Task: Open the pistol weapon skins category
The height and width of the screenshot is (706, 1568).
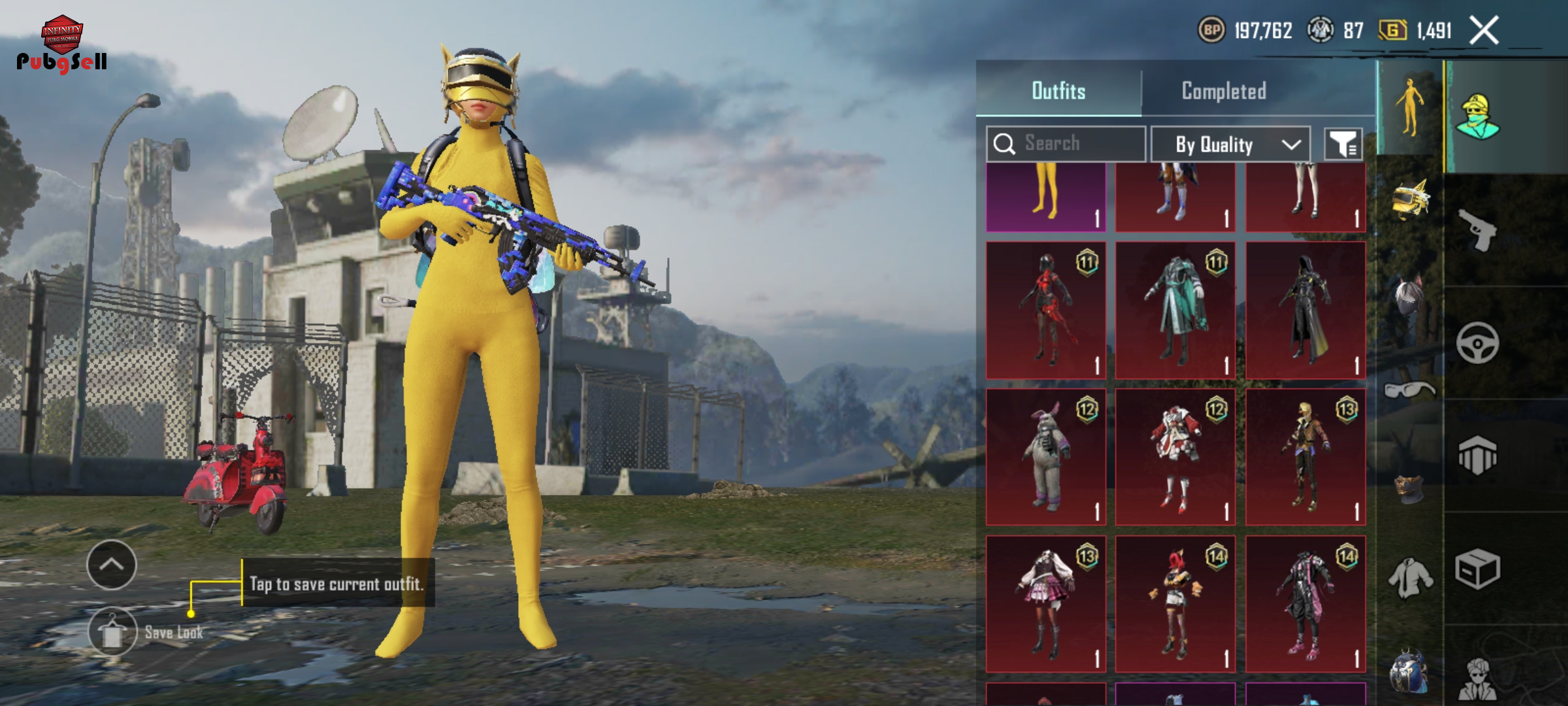Action: click(x=1478, y=229)
